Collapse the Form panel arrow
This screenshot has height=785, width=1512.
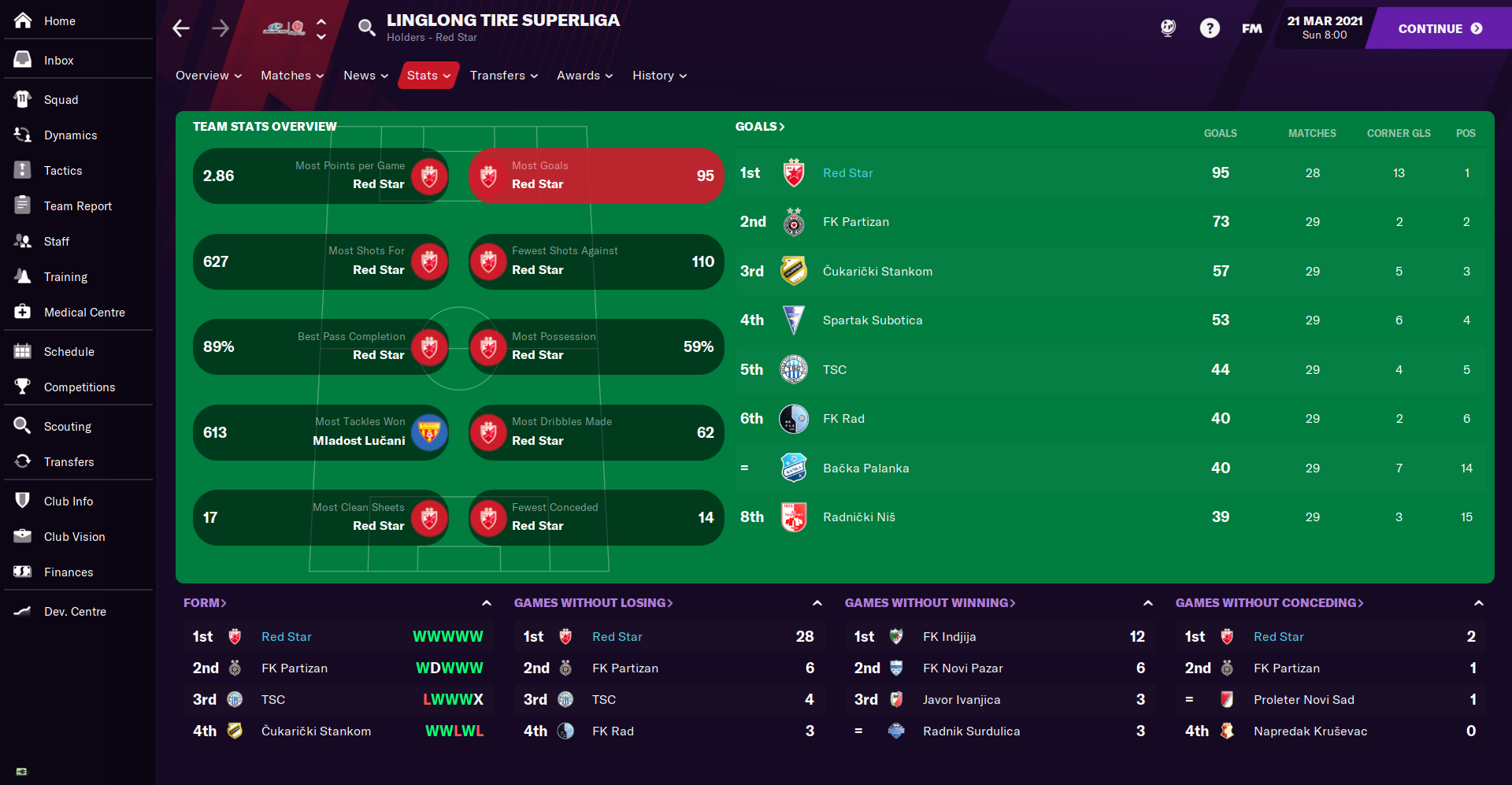(487, 603)
